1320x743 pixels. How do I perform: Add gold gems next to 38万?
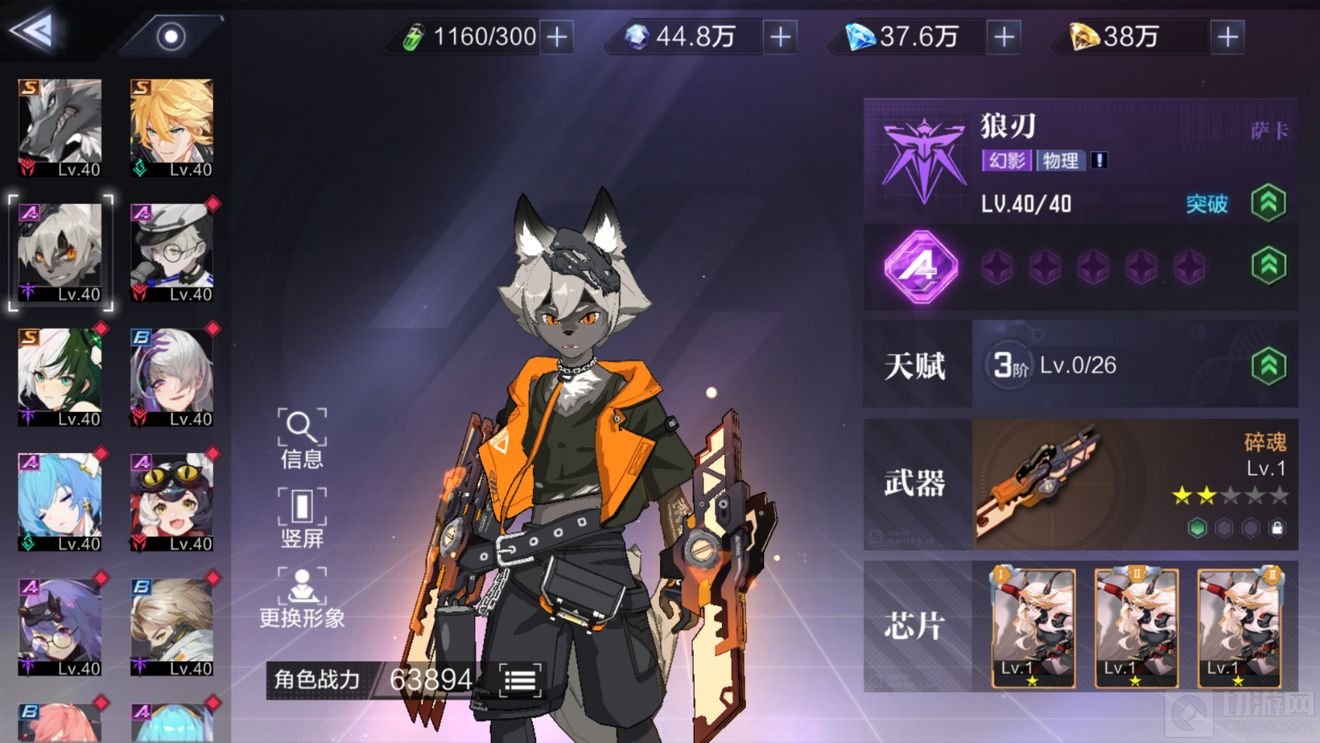pos(1227,38)
